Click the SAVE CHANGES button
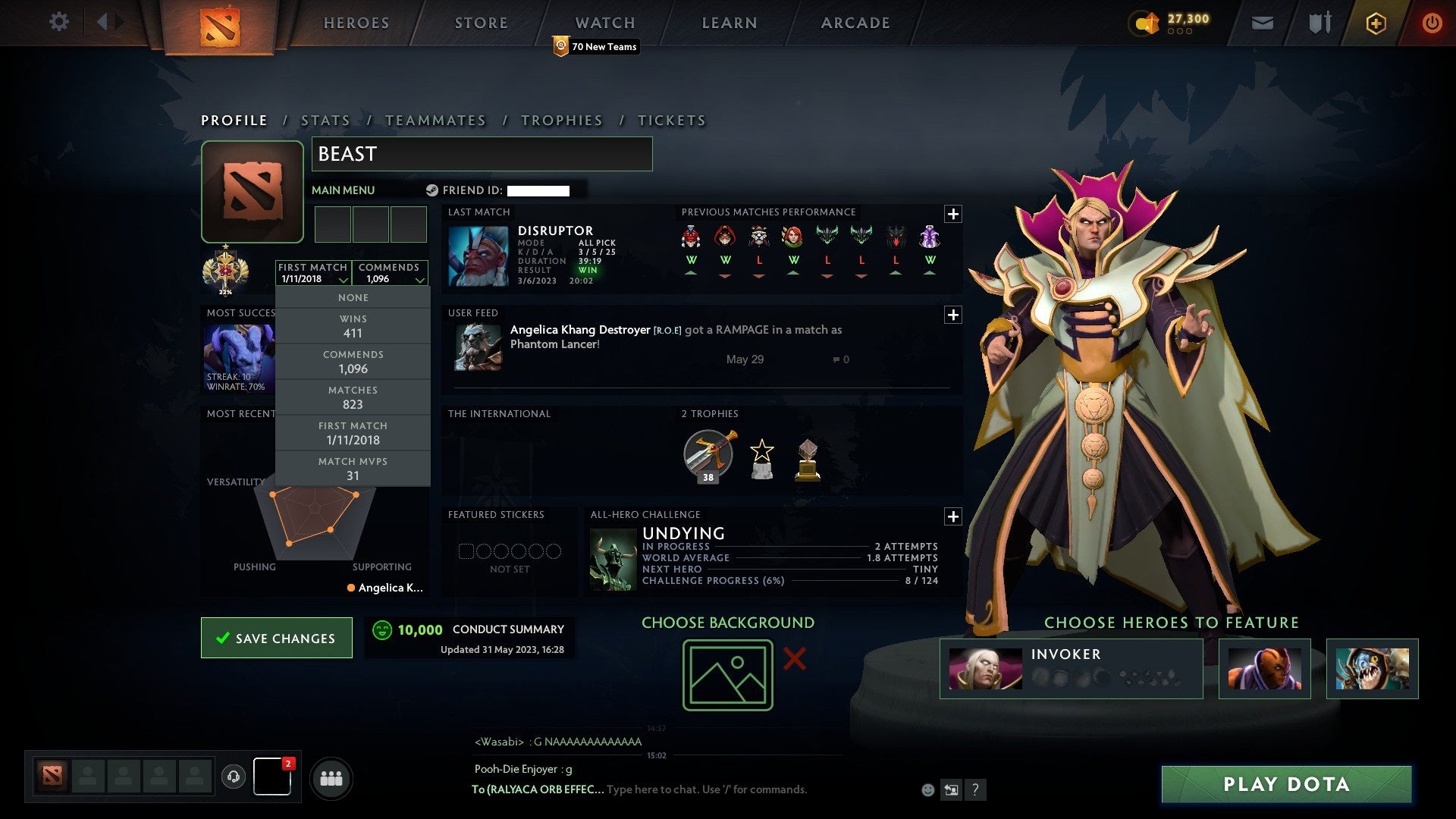The height and width of the screenshot is (819, 1456). click(276, 638)
